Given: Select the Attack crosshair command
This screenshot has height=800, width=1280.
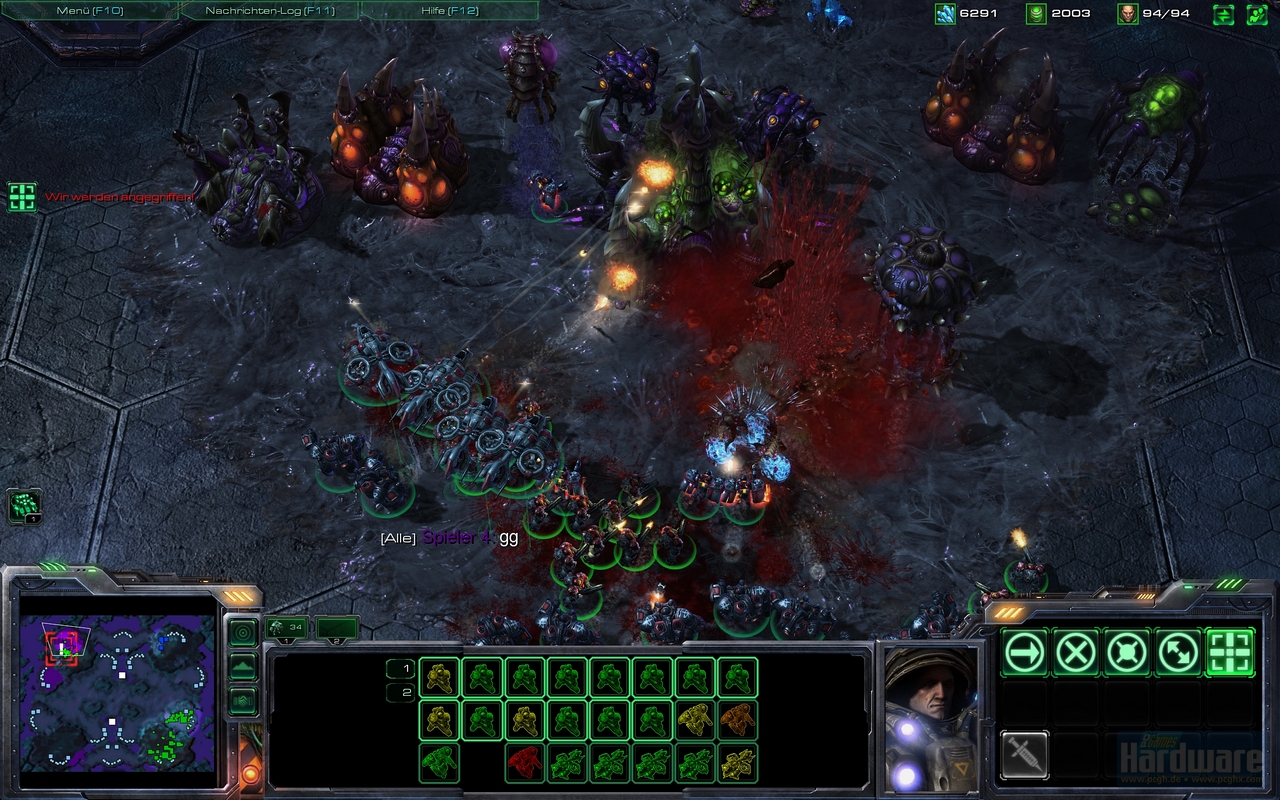Looking at the screenshot, I should [x=1230, y=653].
